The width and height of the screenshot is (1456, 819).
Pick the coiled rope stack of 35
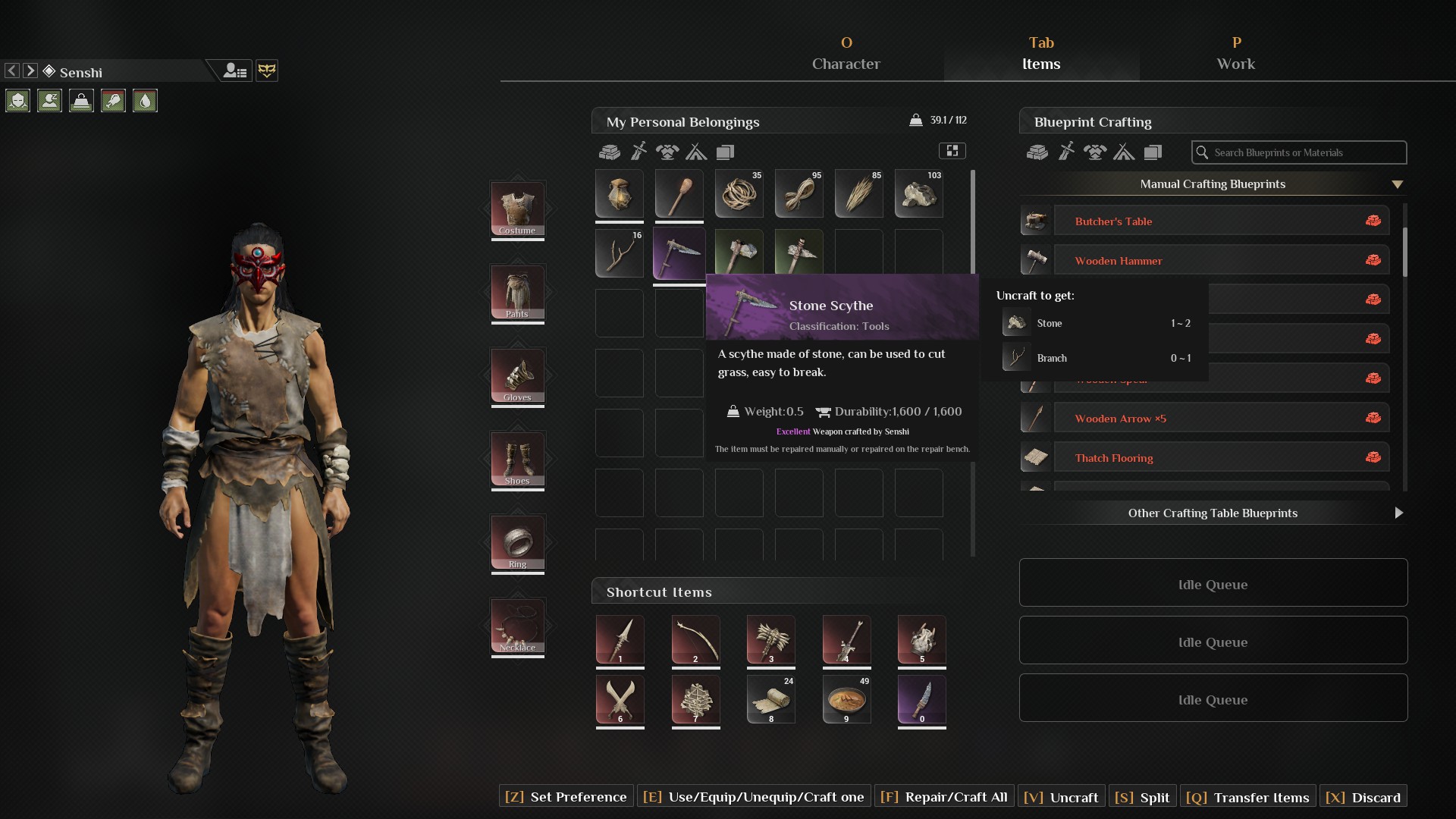(x=739, y=193)
